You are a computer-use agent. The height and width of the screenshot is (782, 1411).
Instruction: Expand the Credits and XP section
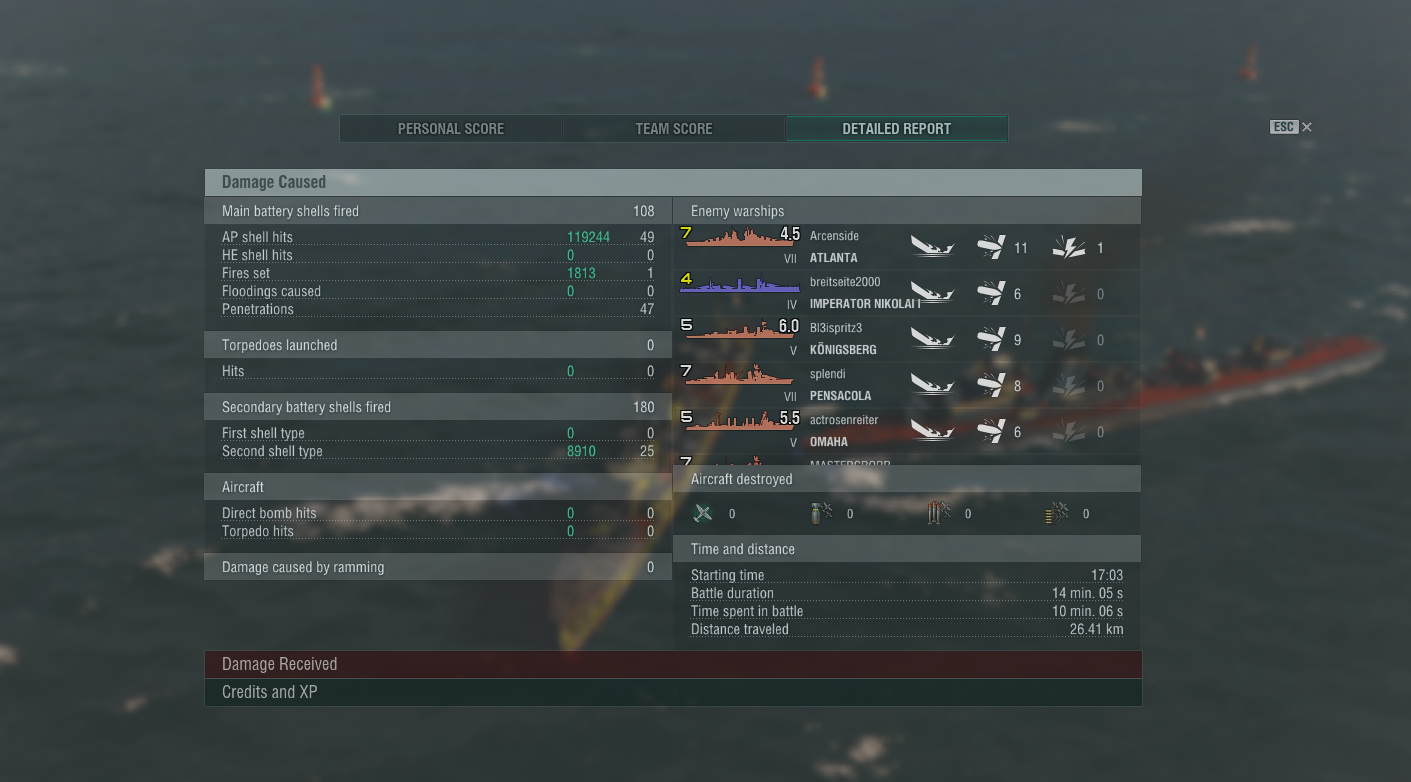pos(672,692)
